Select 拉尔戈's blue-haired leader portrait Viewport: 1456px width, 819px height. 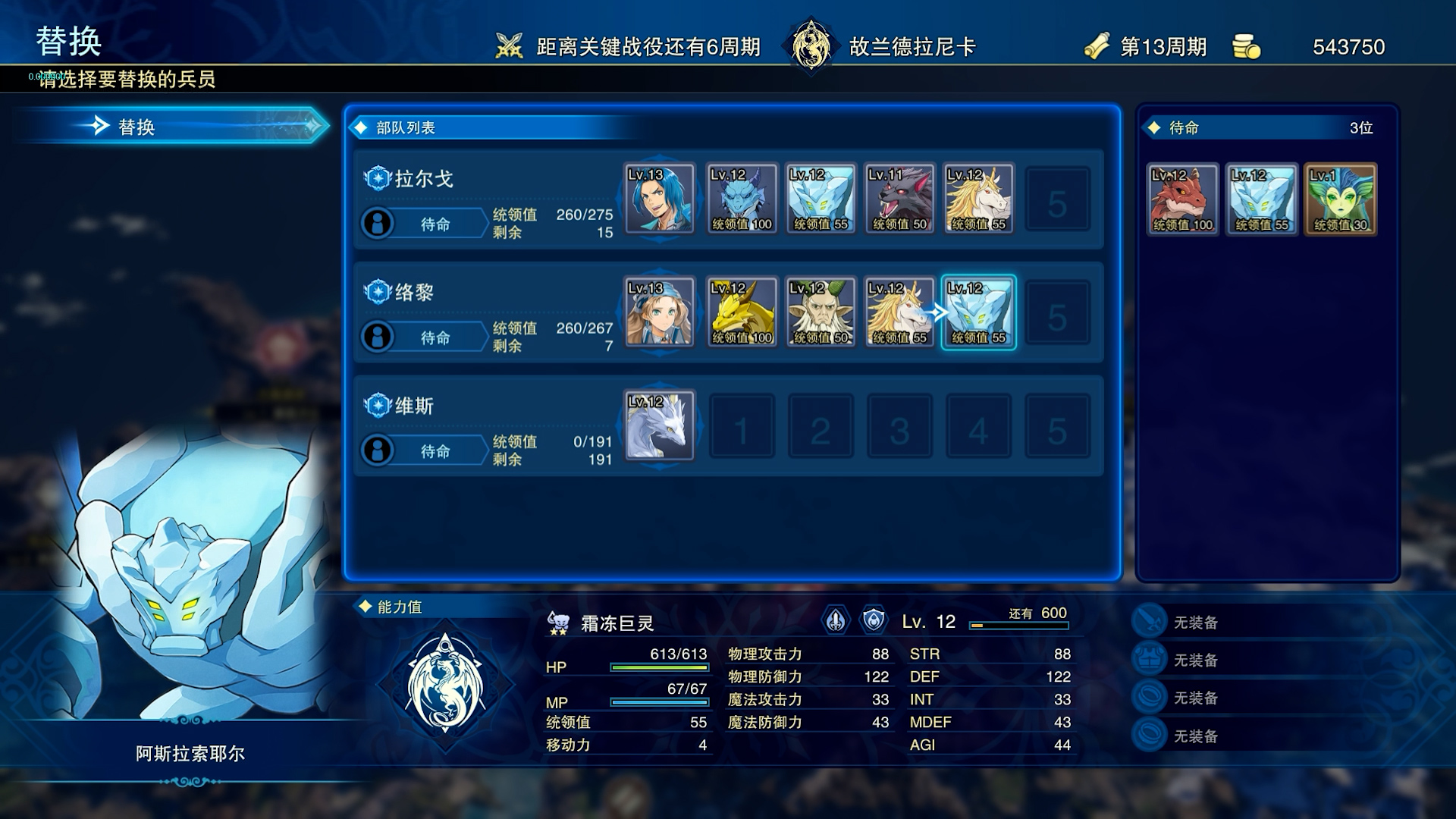pos(659,198)
